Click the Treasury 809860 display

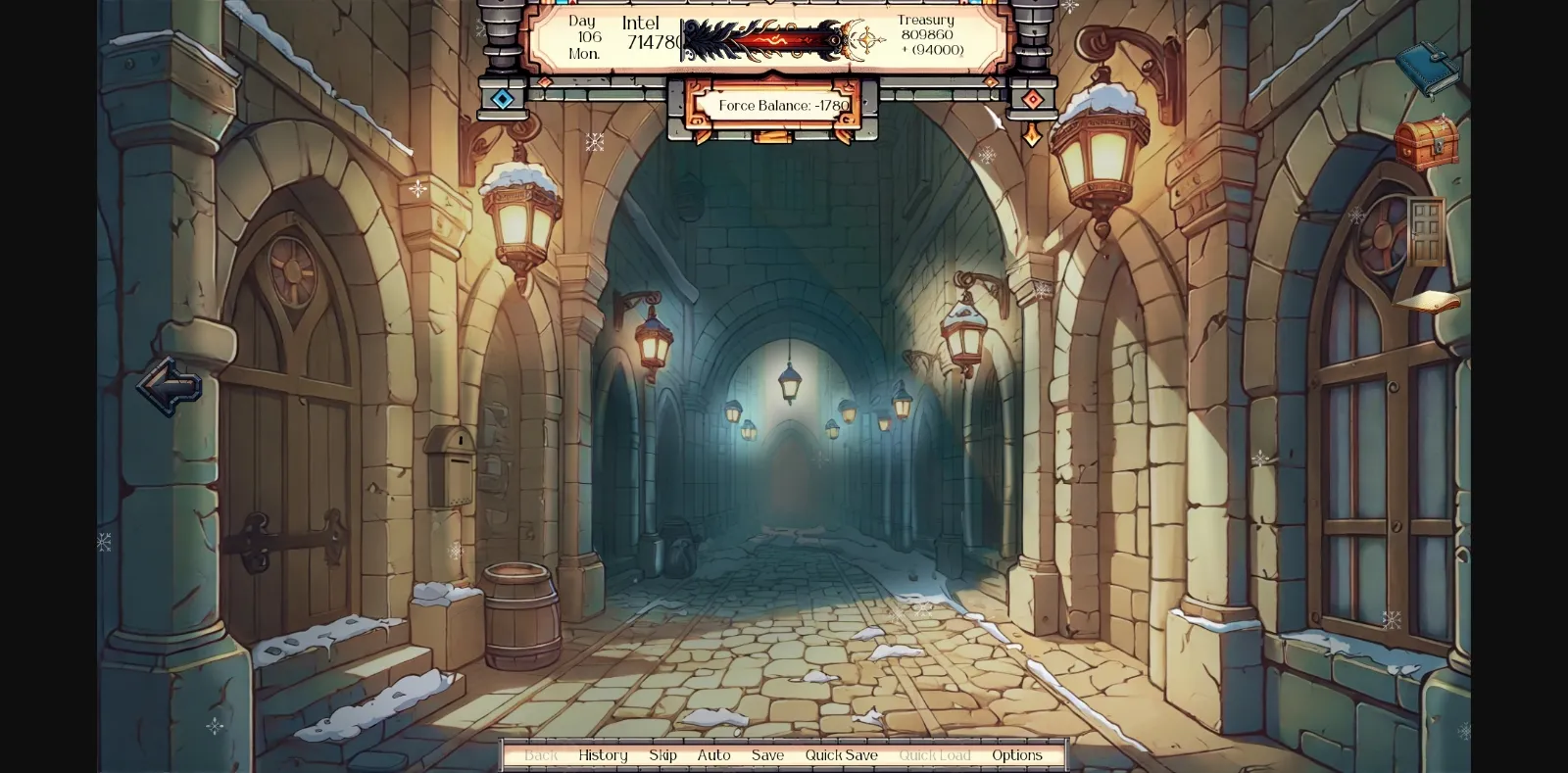pyautogui.click(x=925, y=32)
